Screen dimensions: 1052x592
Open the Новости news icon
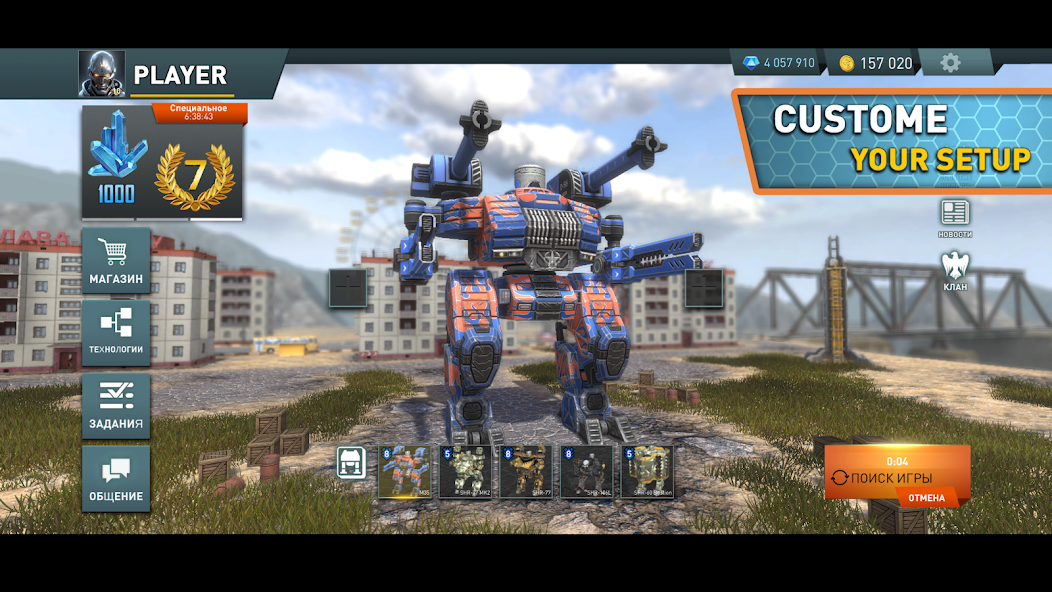pyautogui.click(x=954, y=218)
